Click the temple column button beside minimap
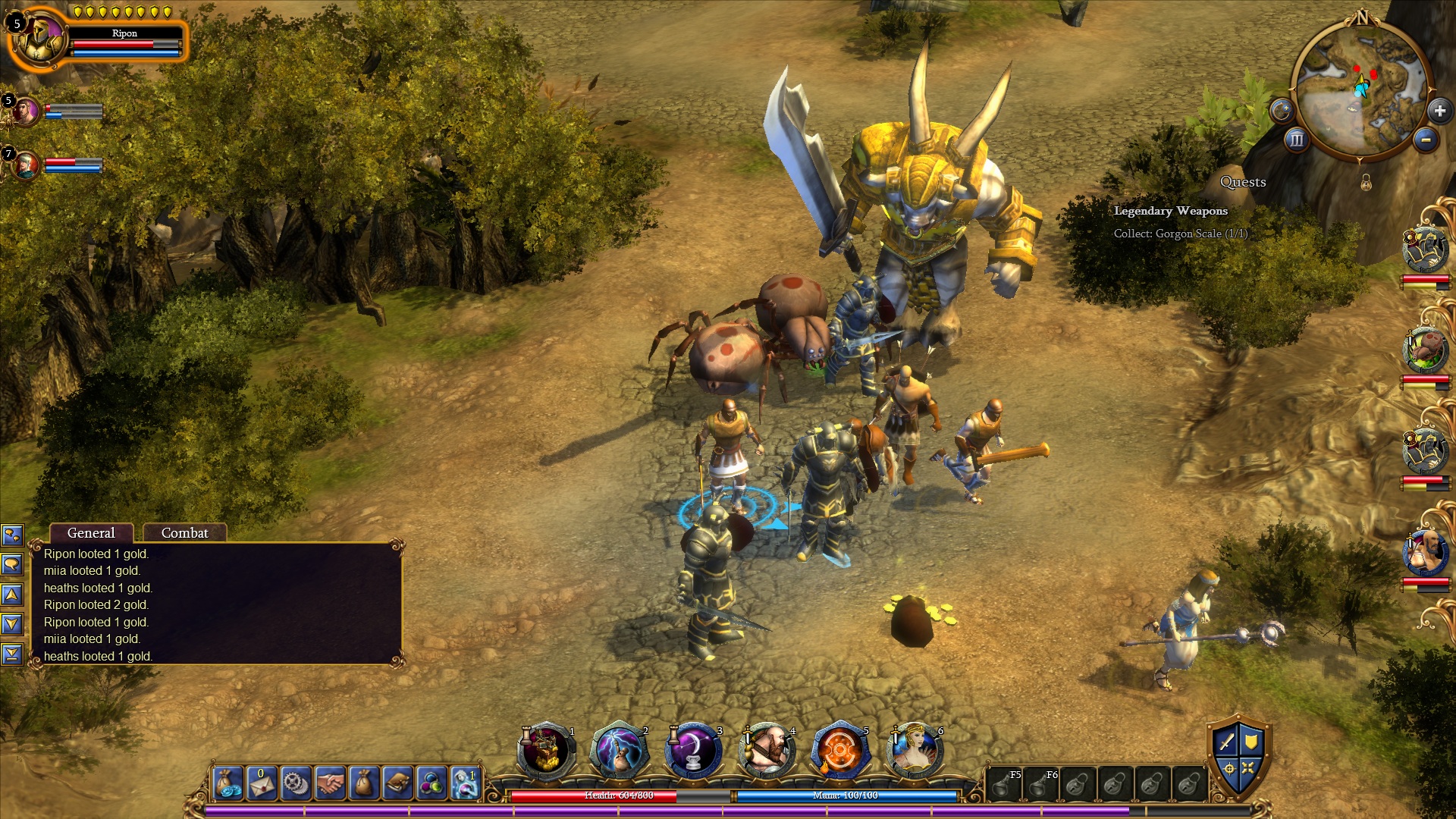Image resolution: width=1456 pixels, height=819 pixels. (1297, 140)
